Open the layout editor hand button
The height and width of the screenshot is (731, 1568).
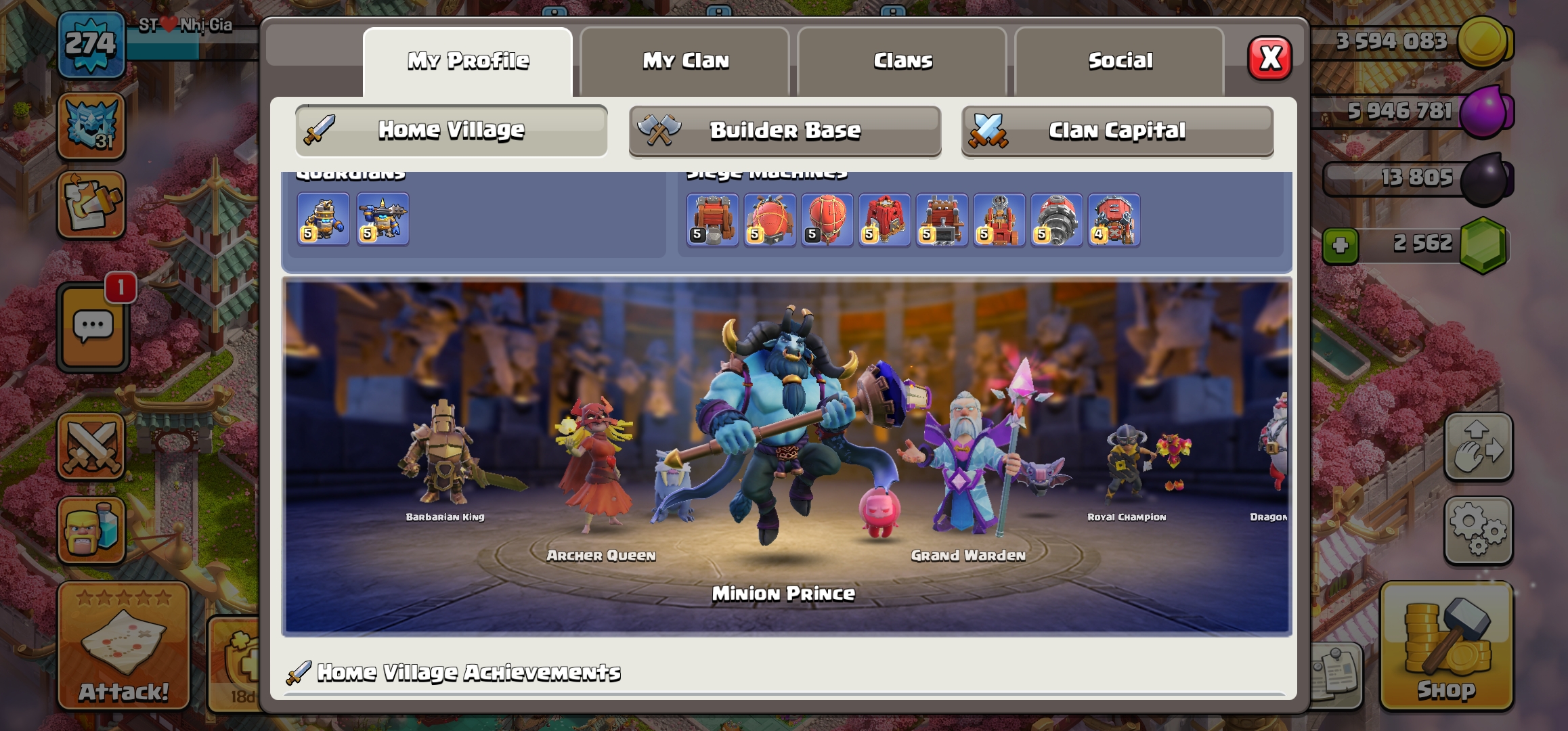point(1478,447)
